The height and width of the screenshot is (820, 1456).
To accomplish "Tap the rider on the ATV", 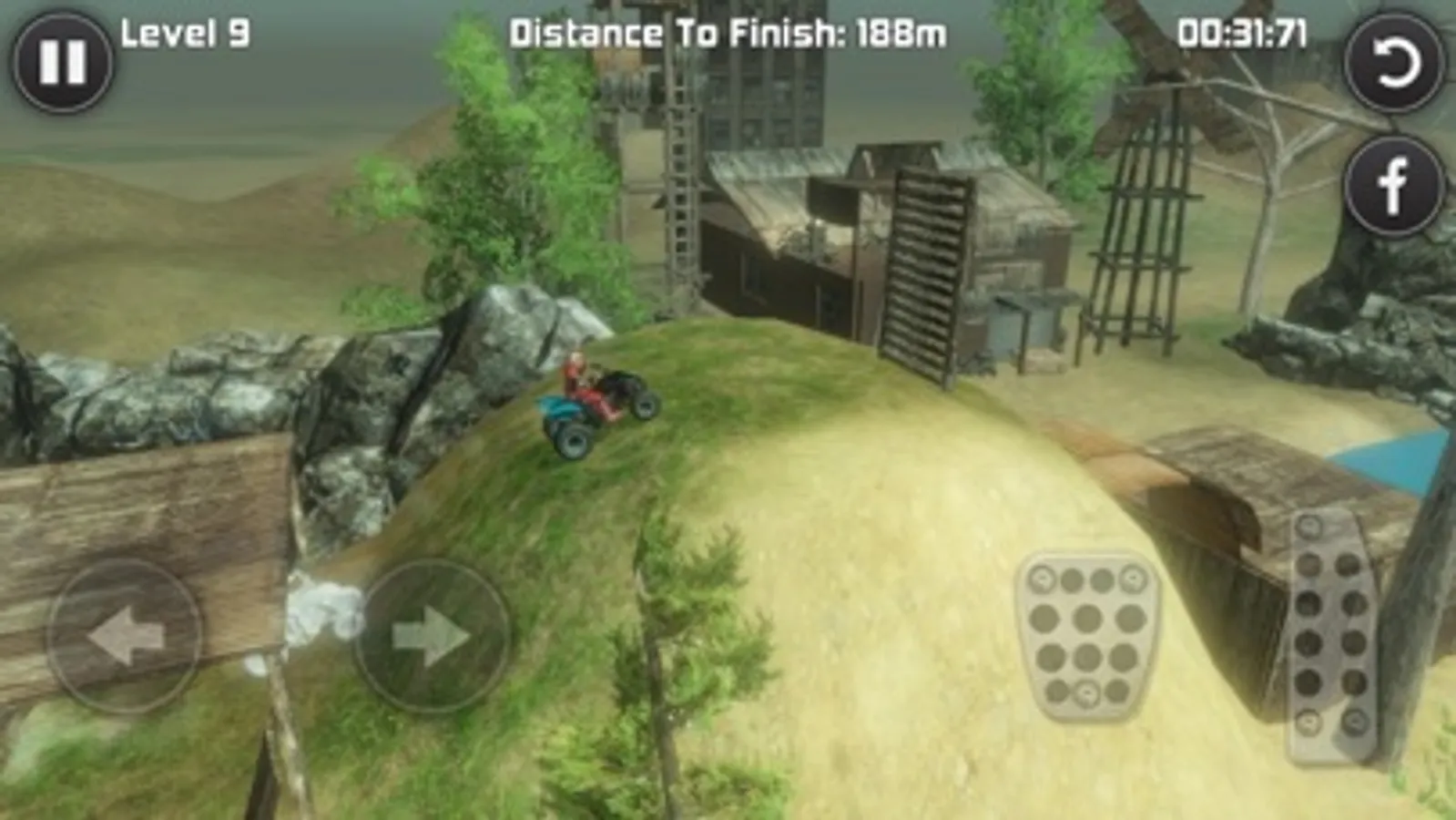I will [577, 372].
